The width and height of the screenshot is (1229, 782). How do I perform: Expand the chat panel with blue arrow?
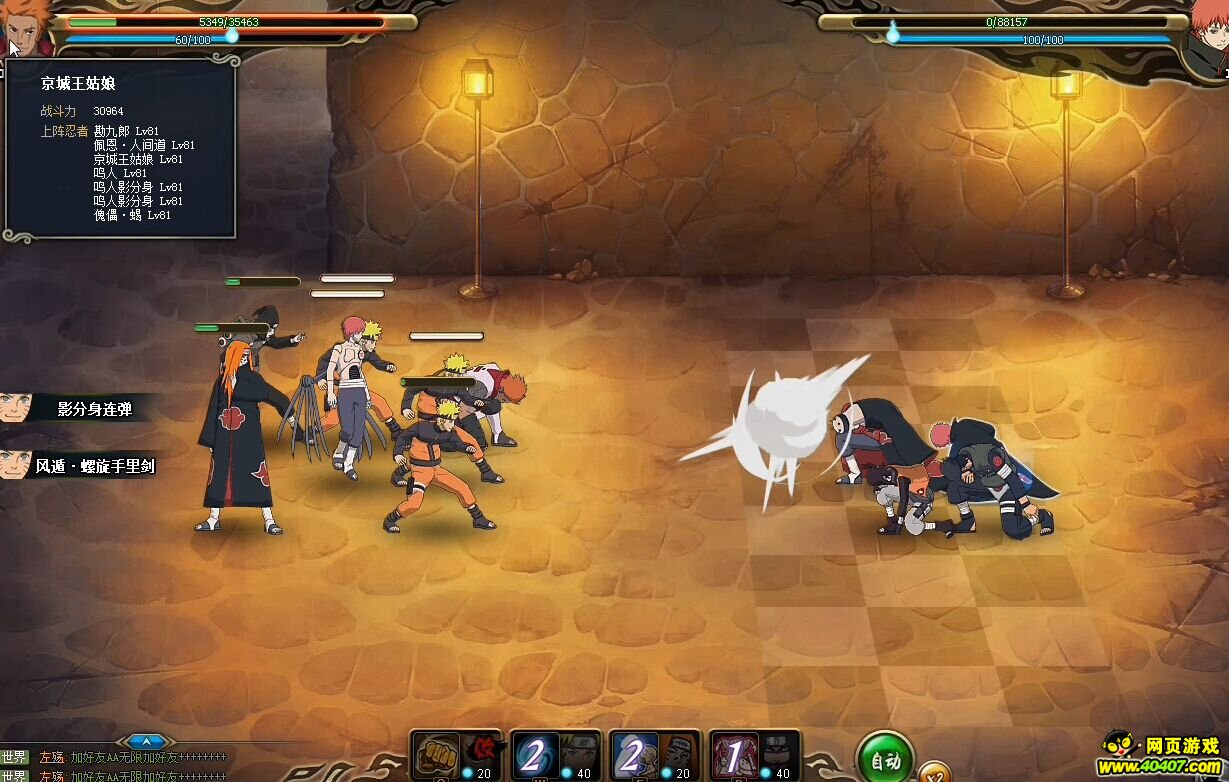pos(147,742)
